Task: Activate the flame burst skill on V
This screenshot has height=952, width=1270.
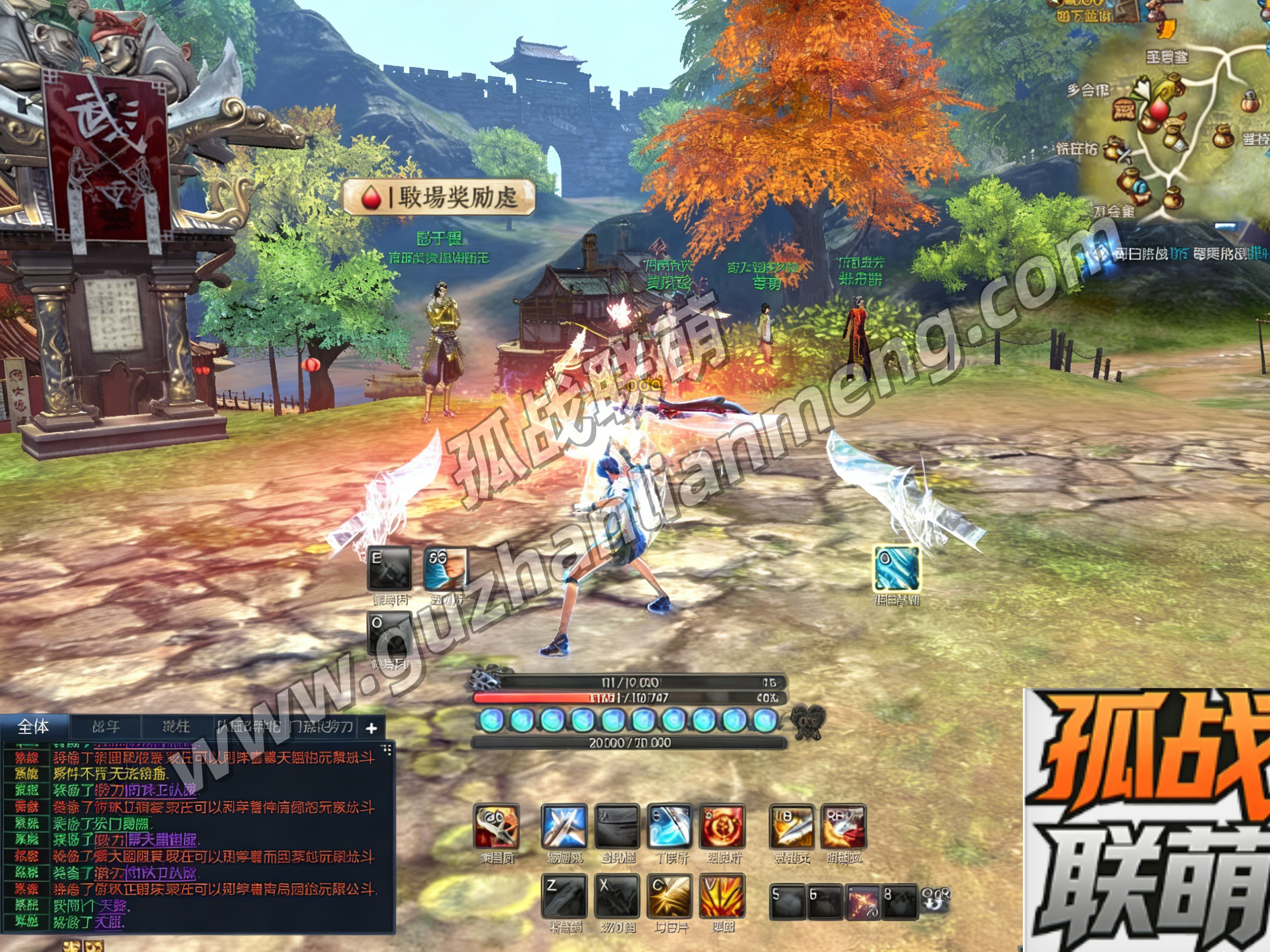Action: pos(722,896)
